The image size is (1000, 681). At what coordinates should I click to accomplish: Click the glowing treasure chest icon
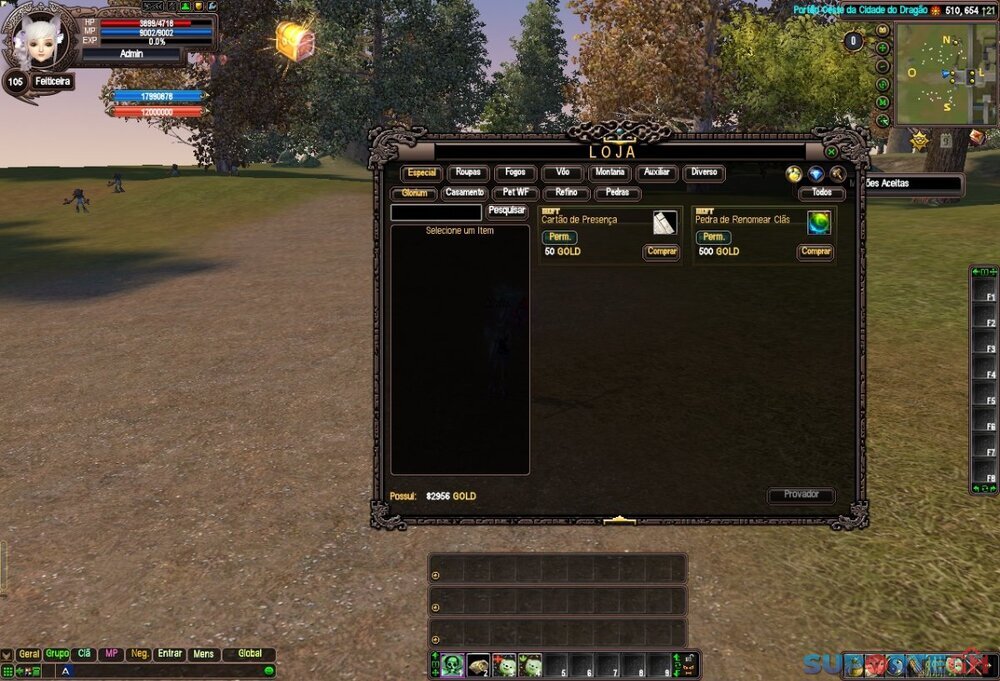click(x=295, y=41)
